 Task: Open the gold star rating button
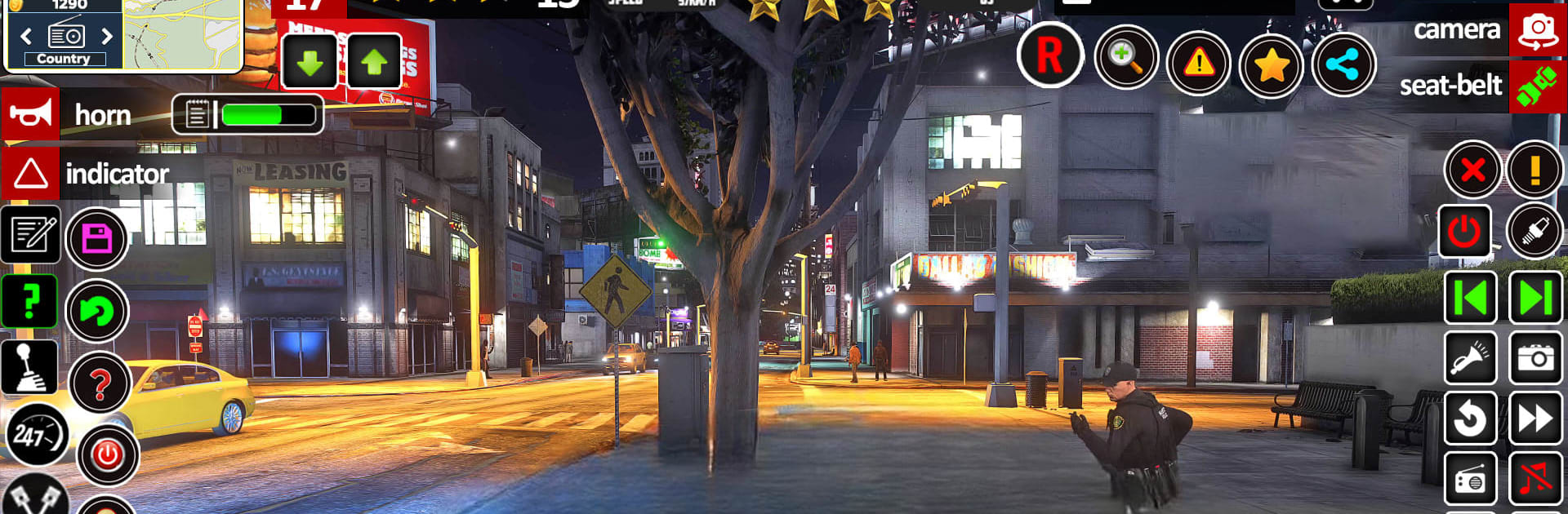[1271, 65]
